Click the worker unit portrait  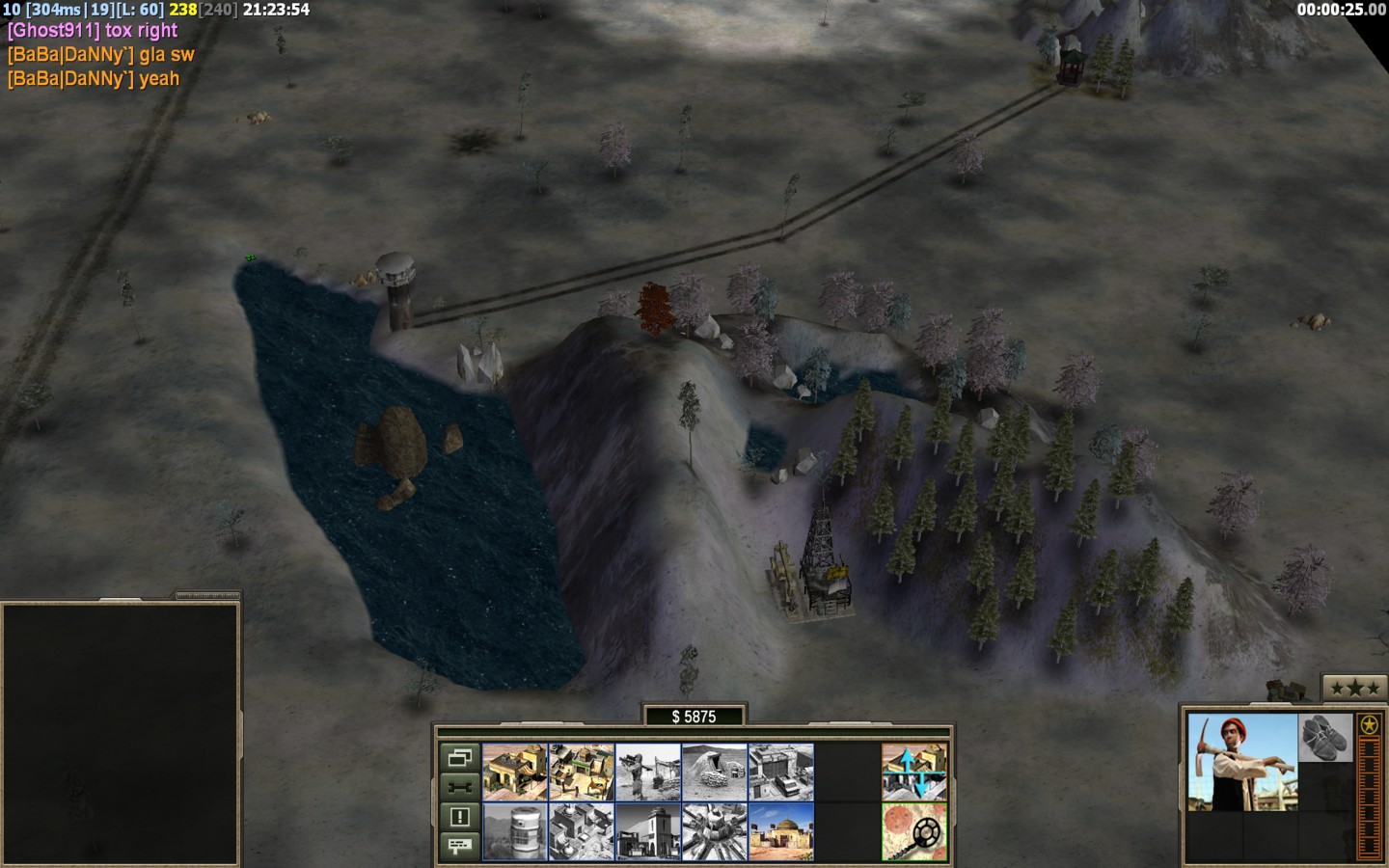click(x=1242, y=762)
